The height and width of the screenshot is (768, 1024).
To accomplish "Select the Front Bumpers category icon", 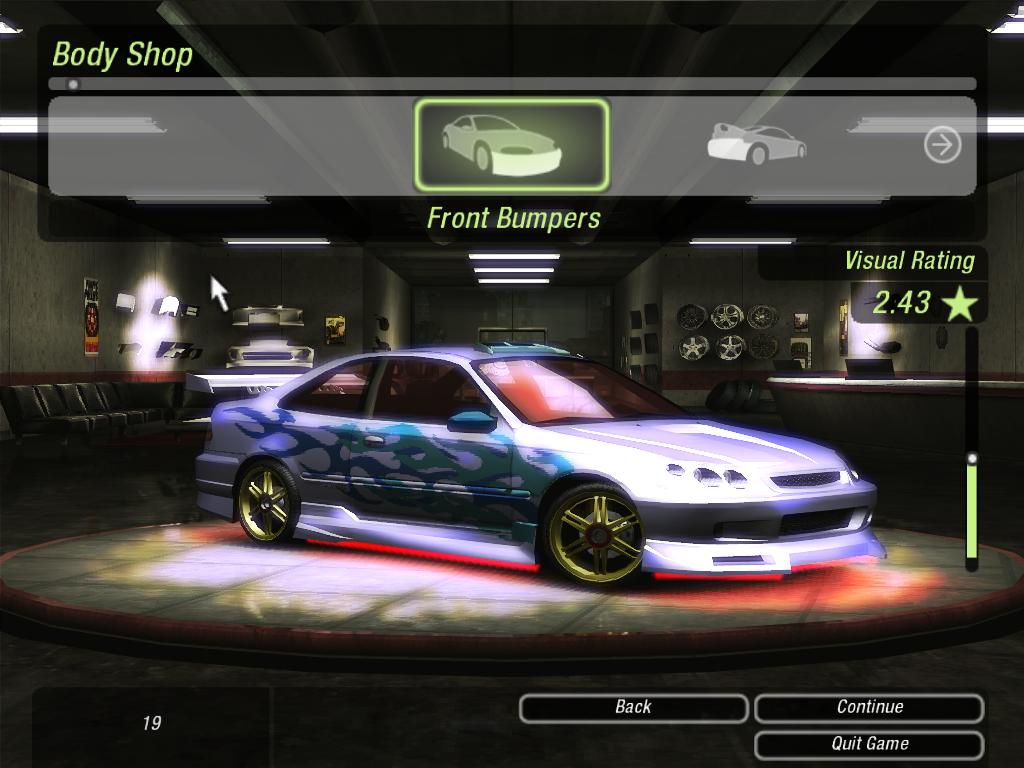I will (511, 145).
